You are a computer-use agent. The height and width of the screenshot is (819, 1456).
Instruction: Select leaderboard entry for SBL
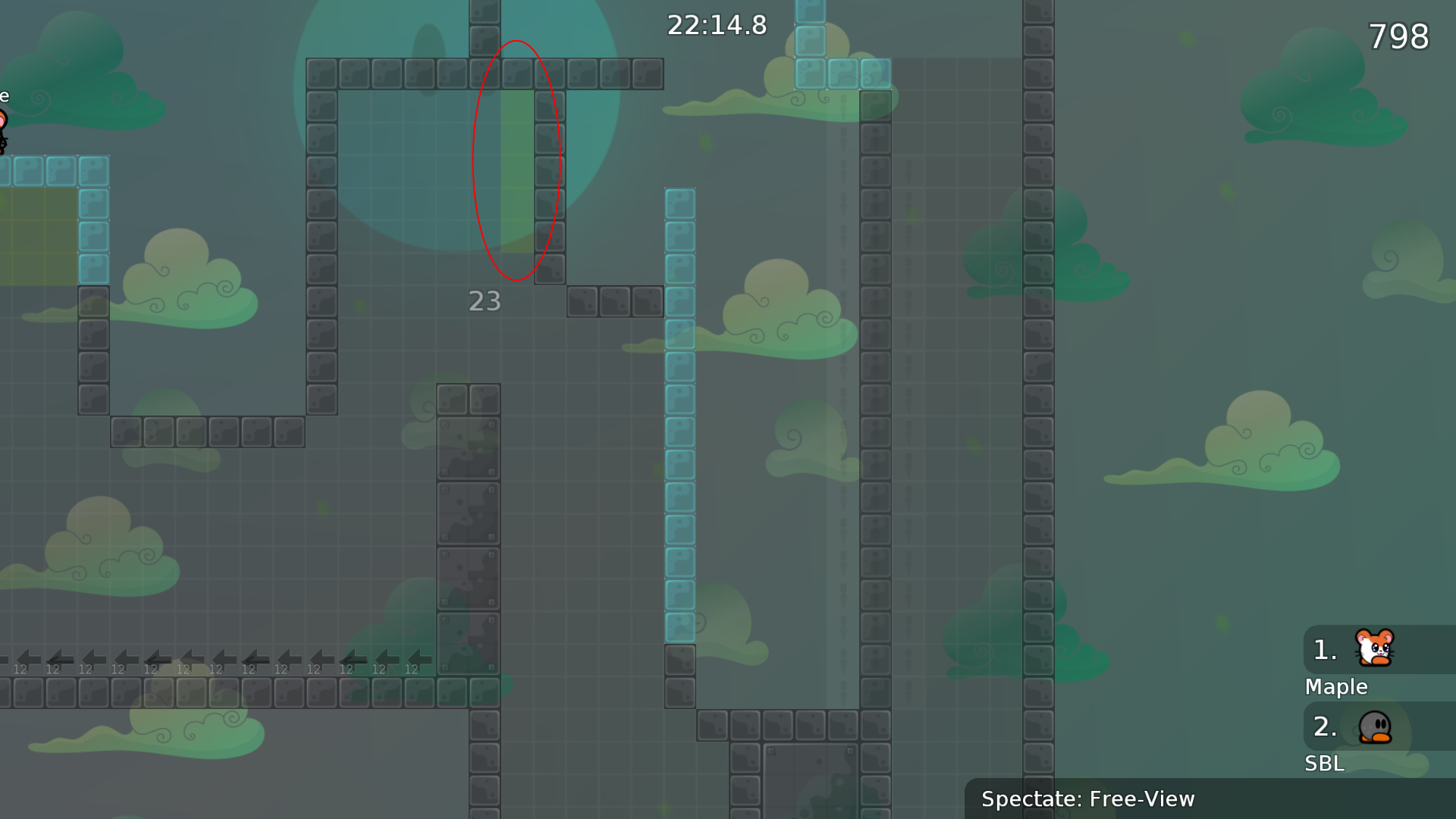pyautogui.click(x=1324, y=764)
